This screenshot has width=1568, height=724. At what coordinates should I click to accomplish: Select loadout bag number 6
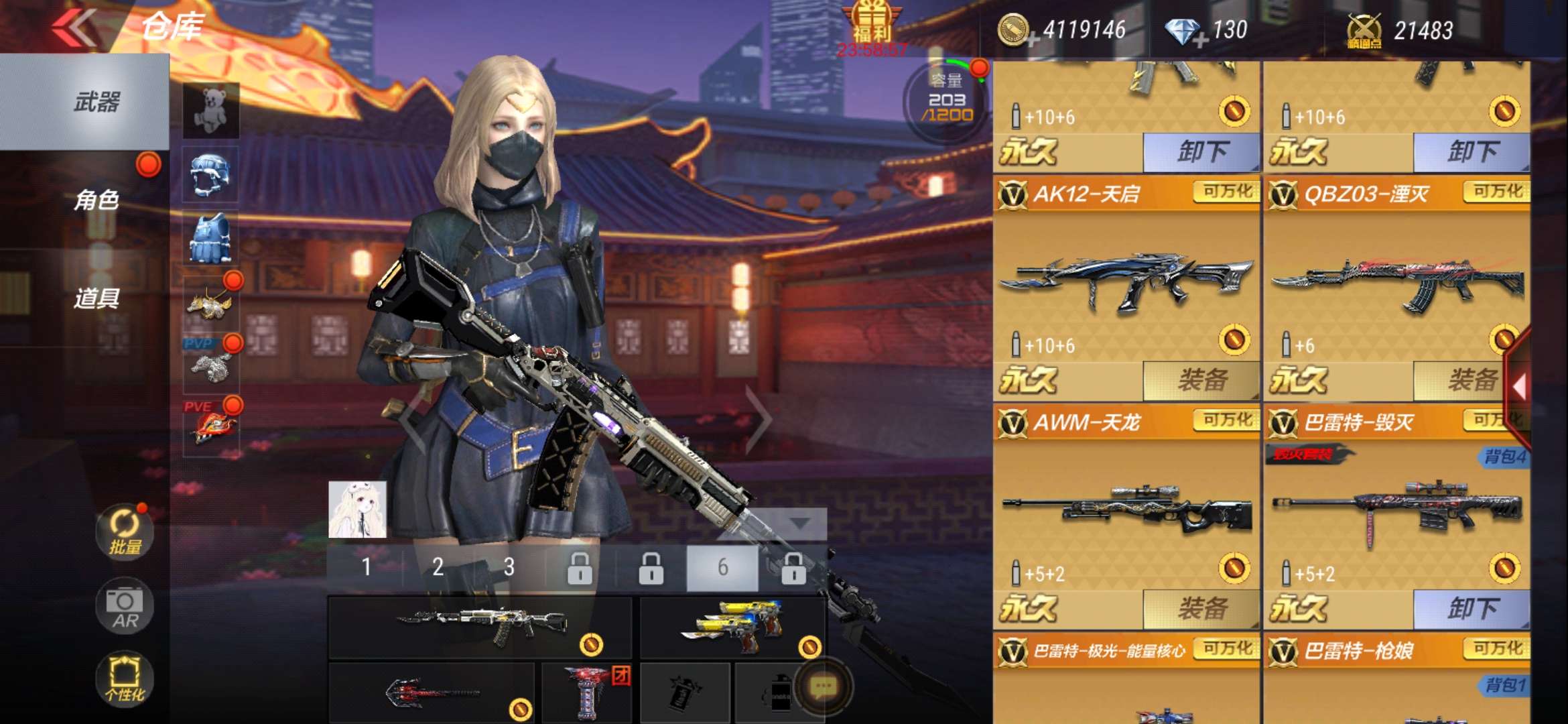pyautogui.click(x=722, y=567)
